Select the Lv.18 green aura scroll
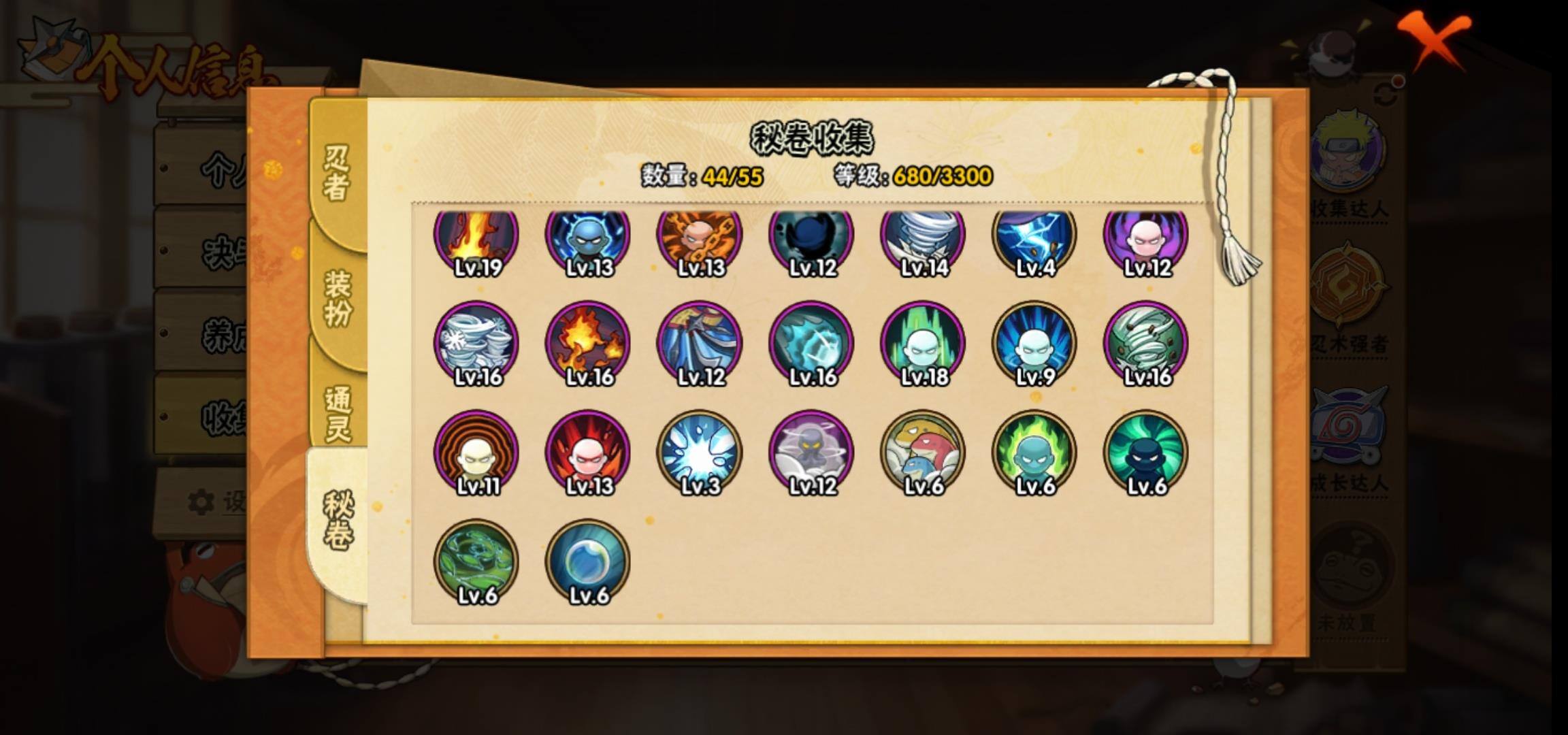Screen dimensions: 1568x735 [923, 344]
